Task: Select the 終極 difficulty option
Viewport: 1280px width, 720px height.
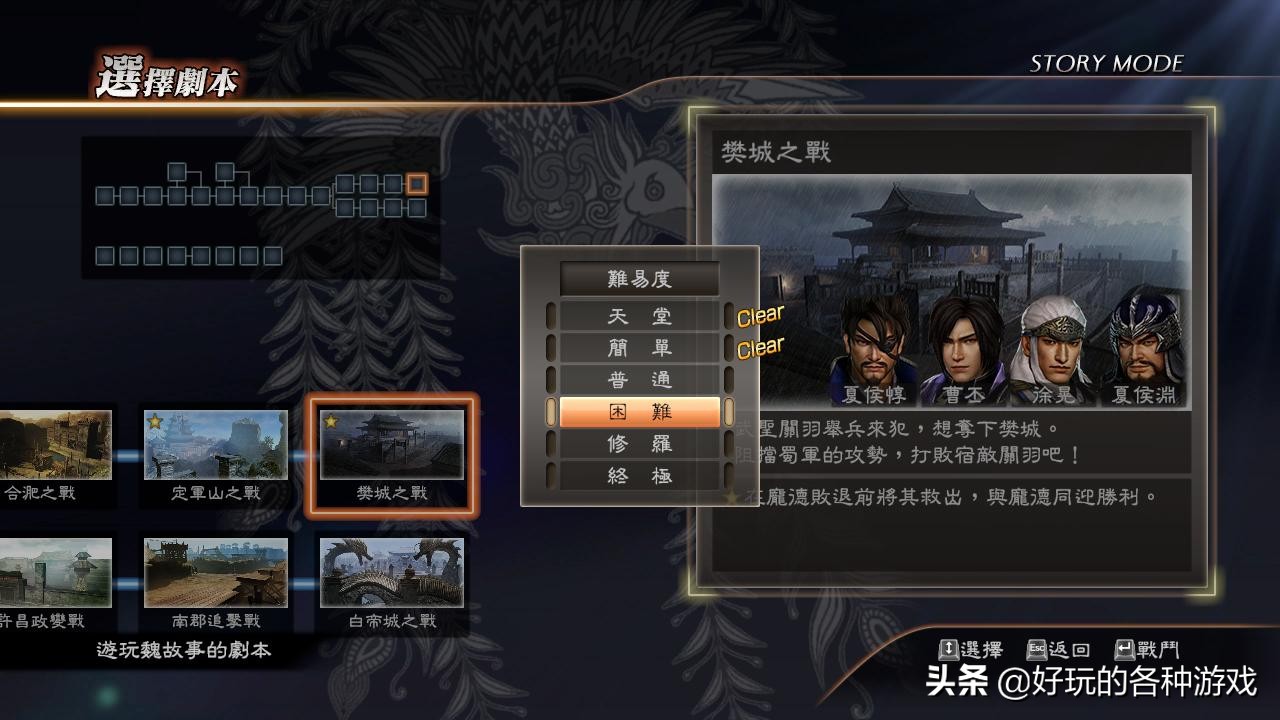Action: tap(640, 476)
